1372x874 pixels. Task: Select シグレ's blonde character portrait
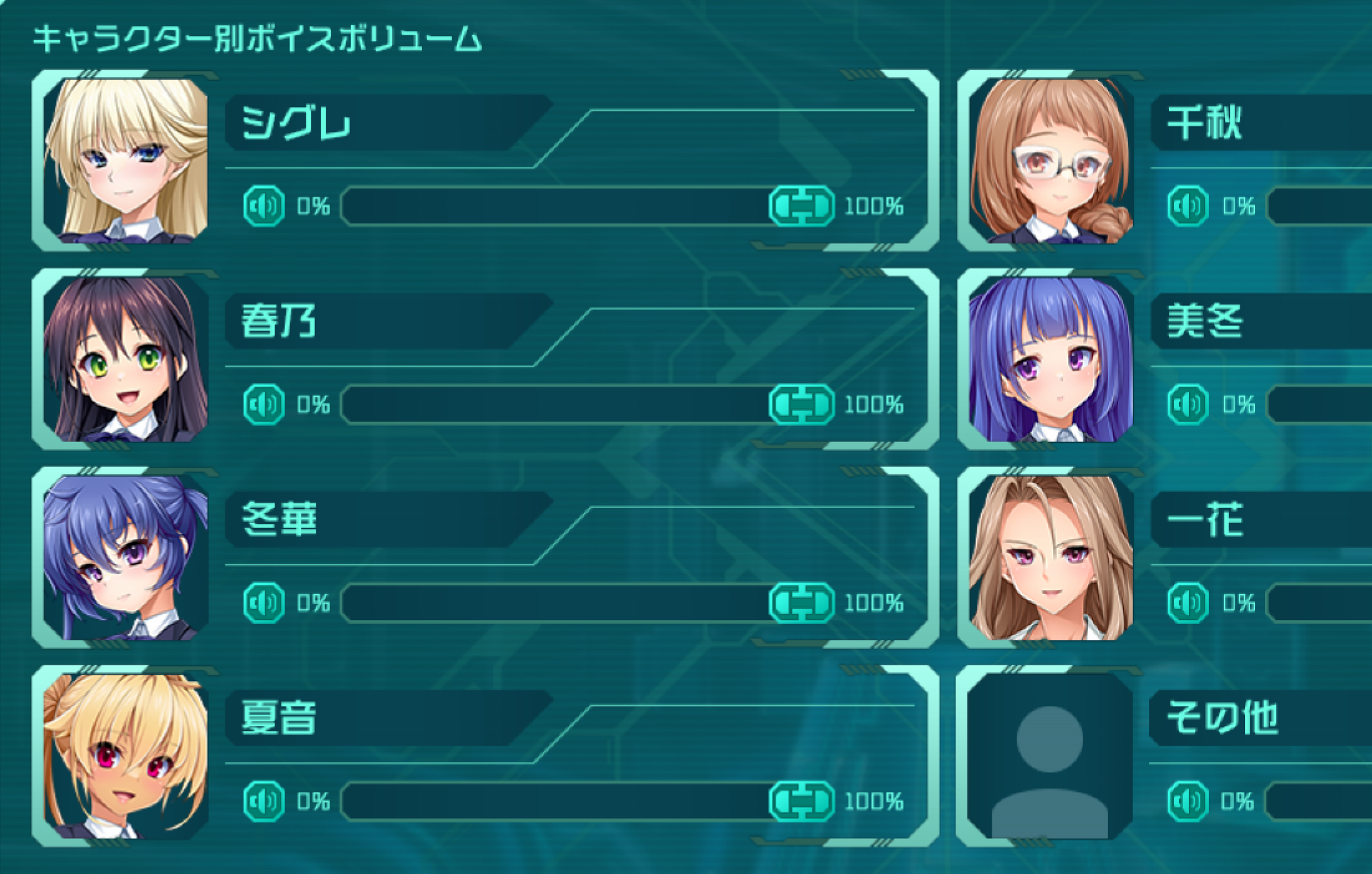[126, 160]
